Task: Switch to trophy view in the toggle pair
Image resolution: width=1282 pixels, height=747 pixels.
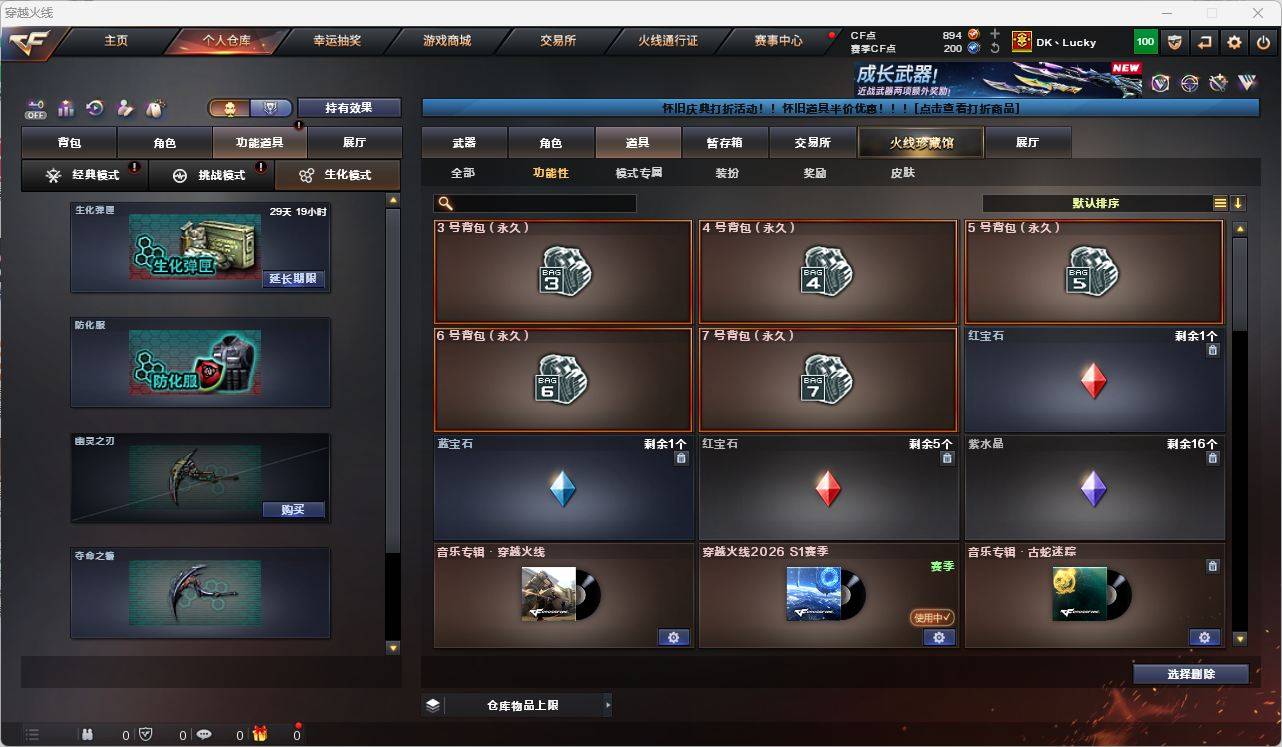Action: [268, 108]
